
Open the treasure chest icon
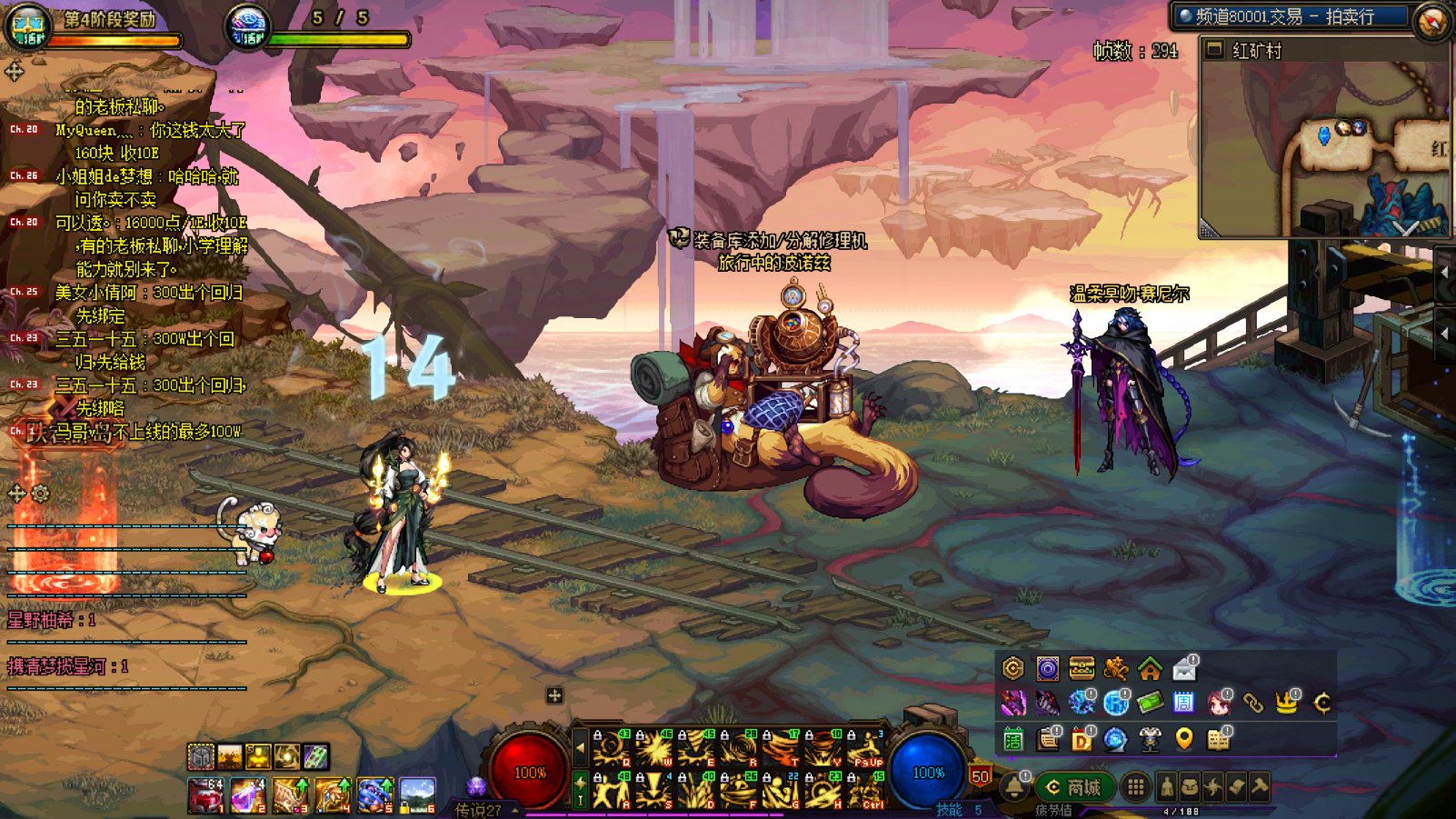(1082, 669)
